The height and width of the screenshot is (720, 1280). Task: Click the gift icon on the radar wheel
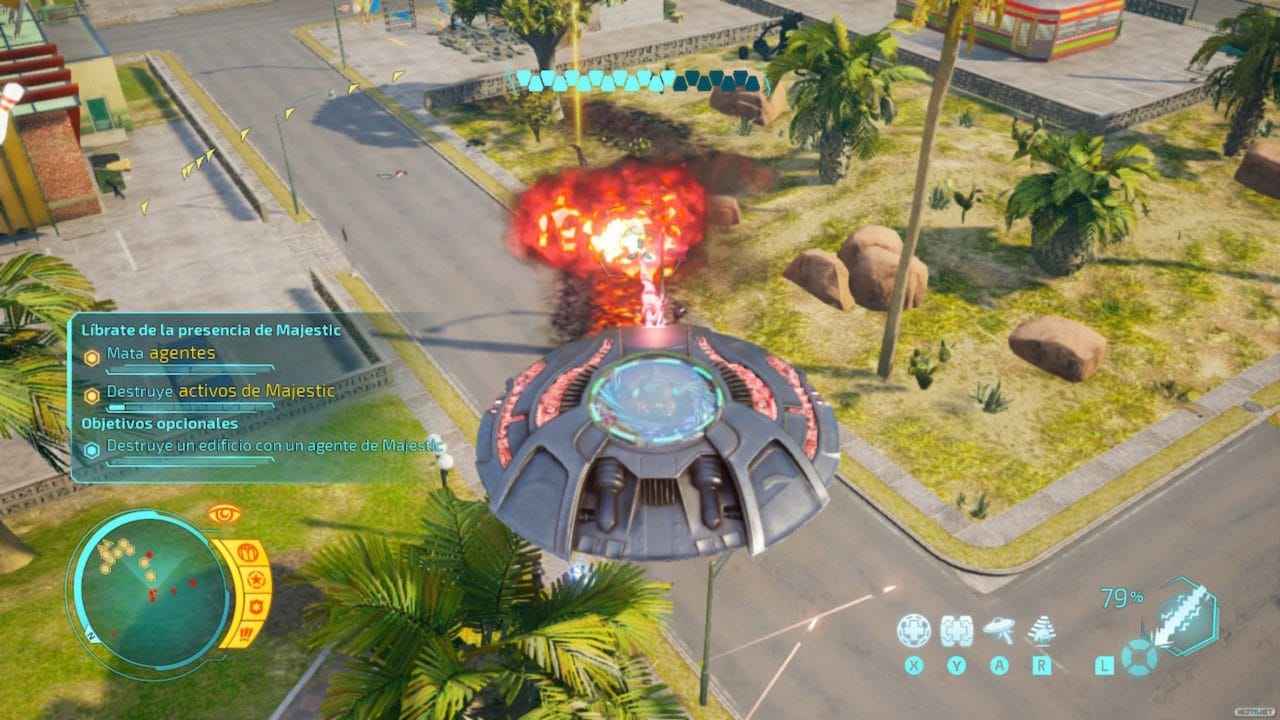249,552
